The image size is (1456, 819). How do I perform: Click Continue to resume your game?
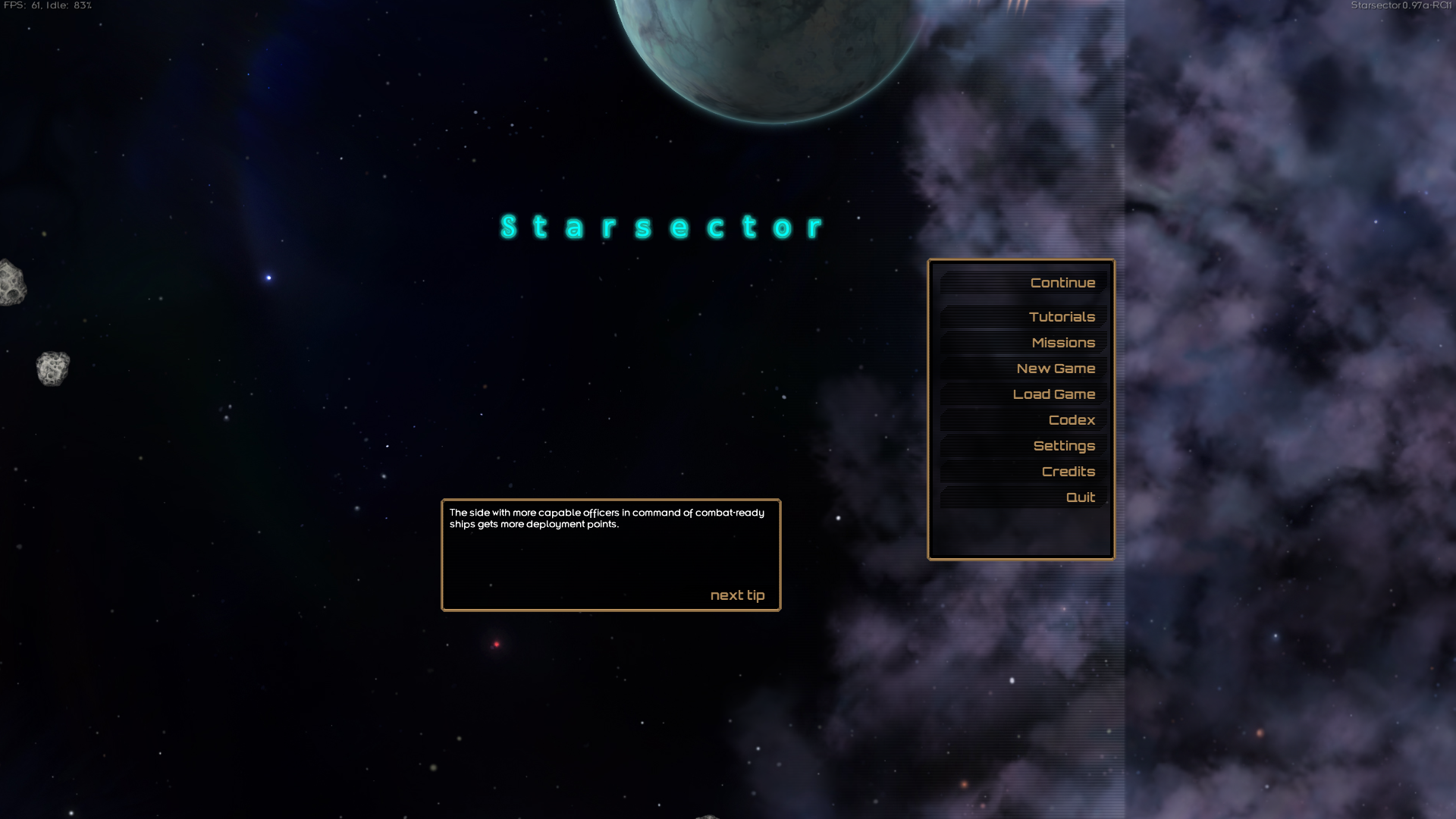tap(1062, 282)
